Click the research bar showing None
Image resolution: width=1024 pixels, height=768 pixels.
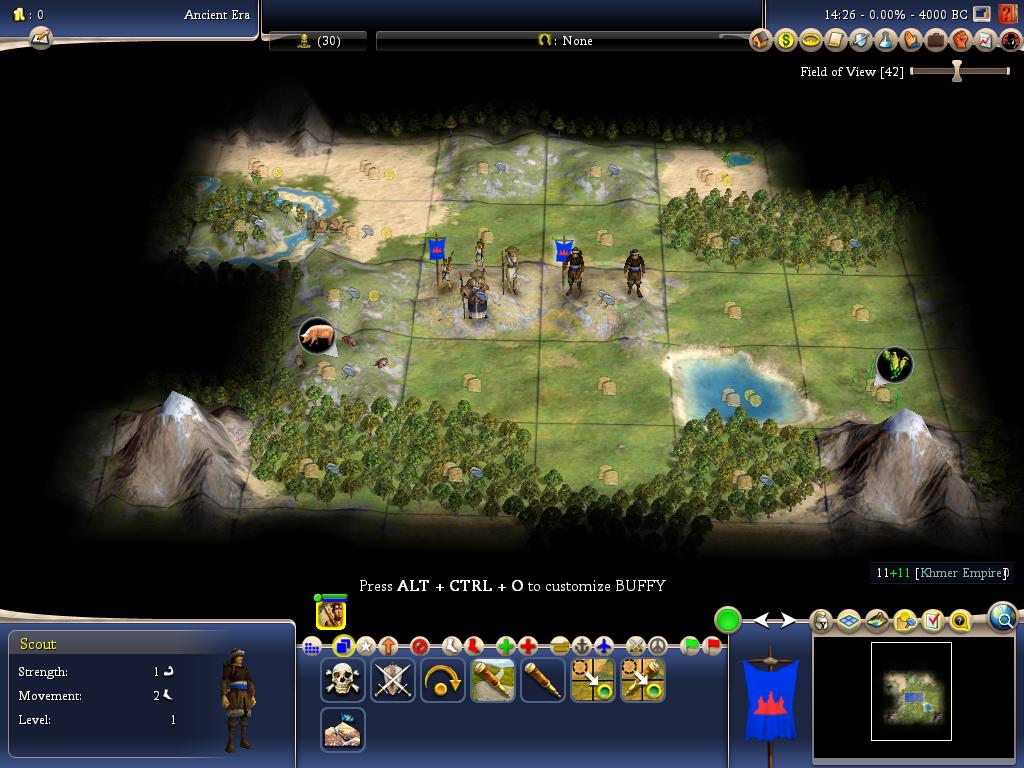[565, 40]
